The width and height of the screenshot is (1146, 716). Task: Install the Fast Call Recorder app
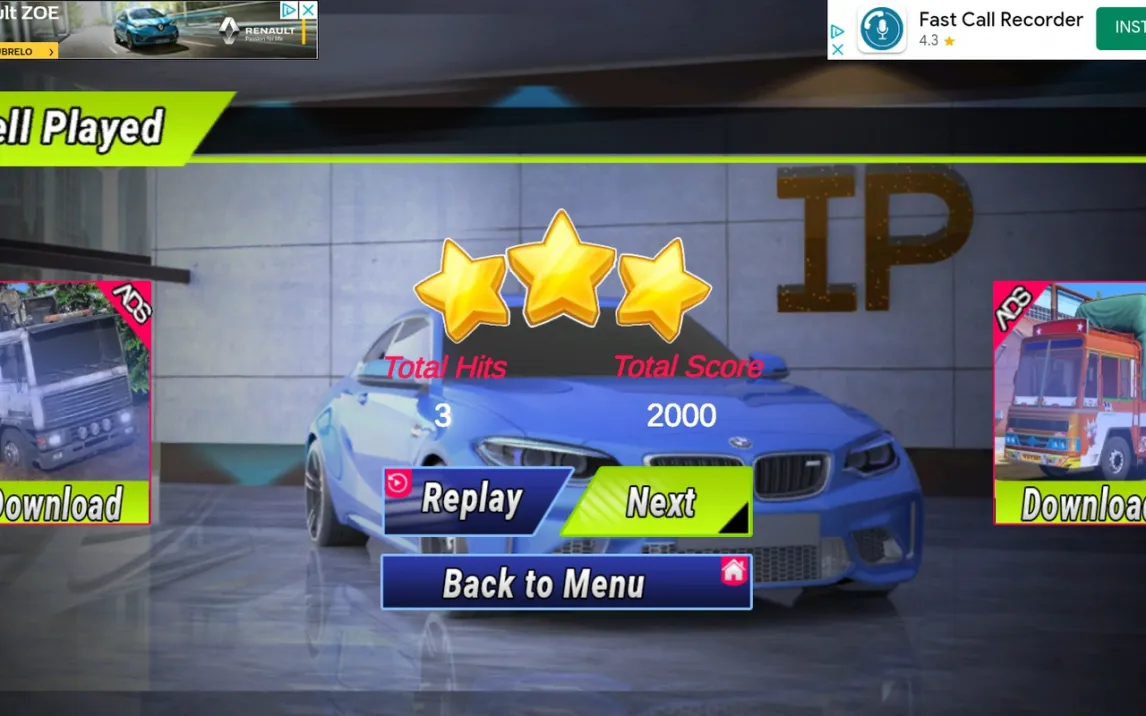click(1121, 28)
